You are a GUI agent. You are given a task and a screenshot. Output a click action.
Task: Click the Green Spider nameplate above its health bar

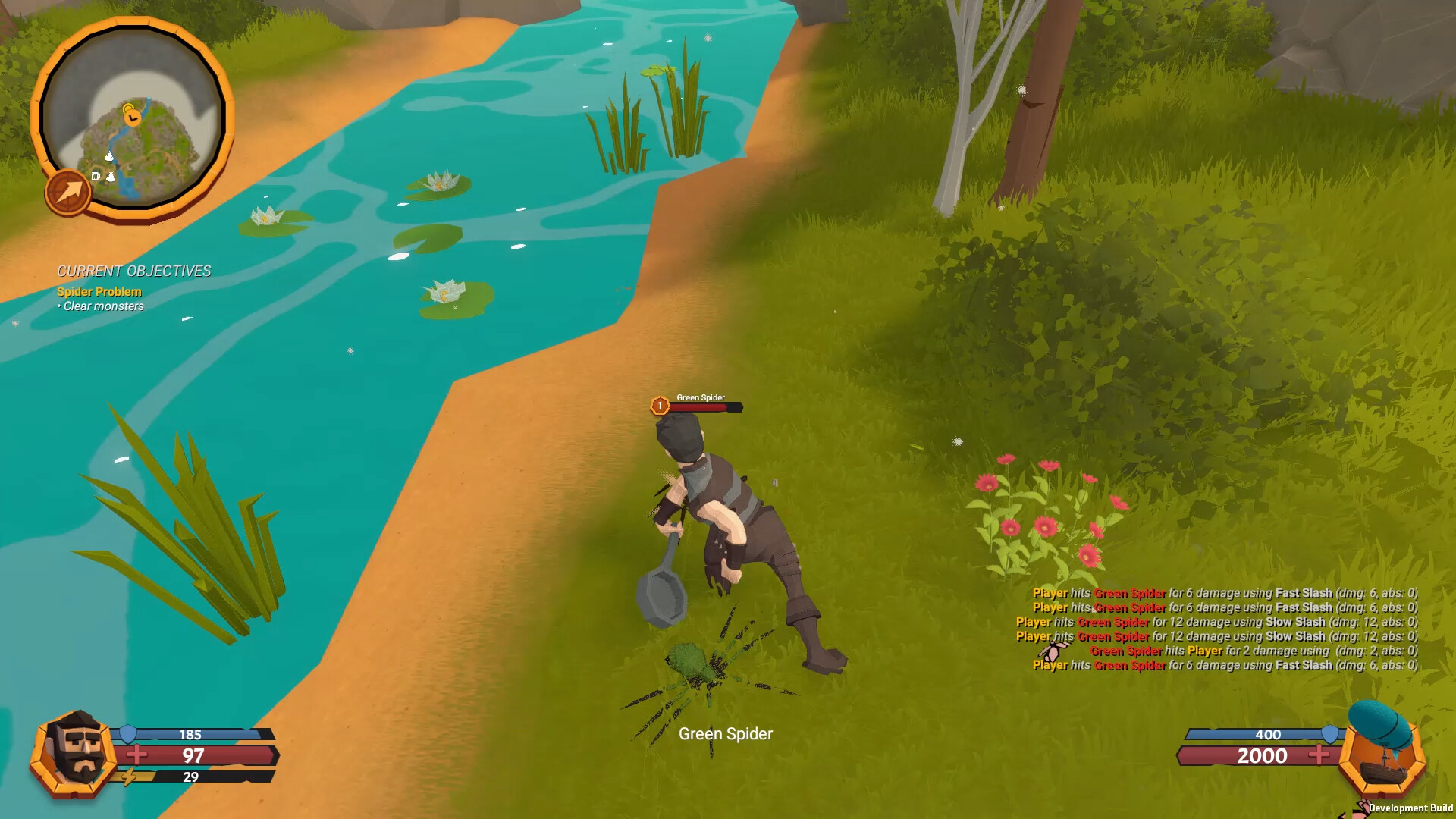coord(701,397)
